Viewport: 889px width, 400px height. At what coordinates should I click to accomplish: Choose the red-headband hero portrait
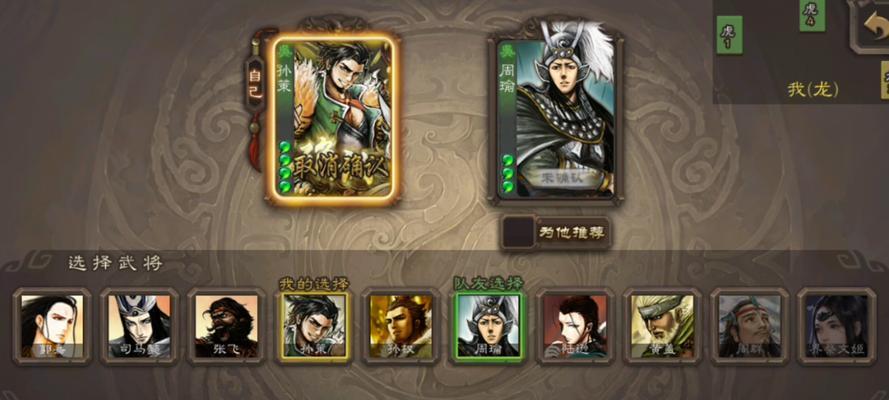click(x=747, y=326)
